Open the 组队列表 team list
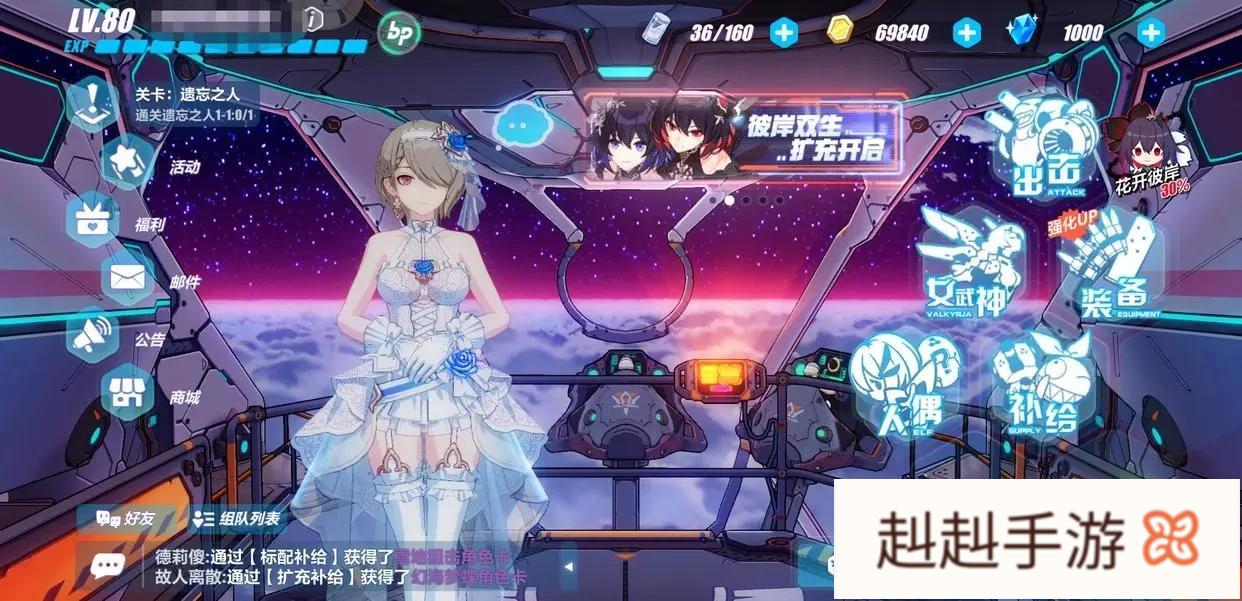1242x601 pixels. 238,519
